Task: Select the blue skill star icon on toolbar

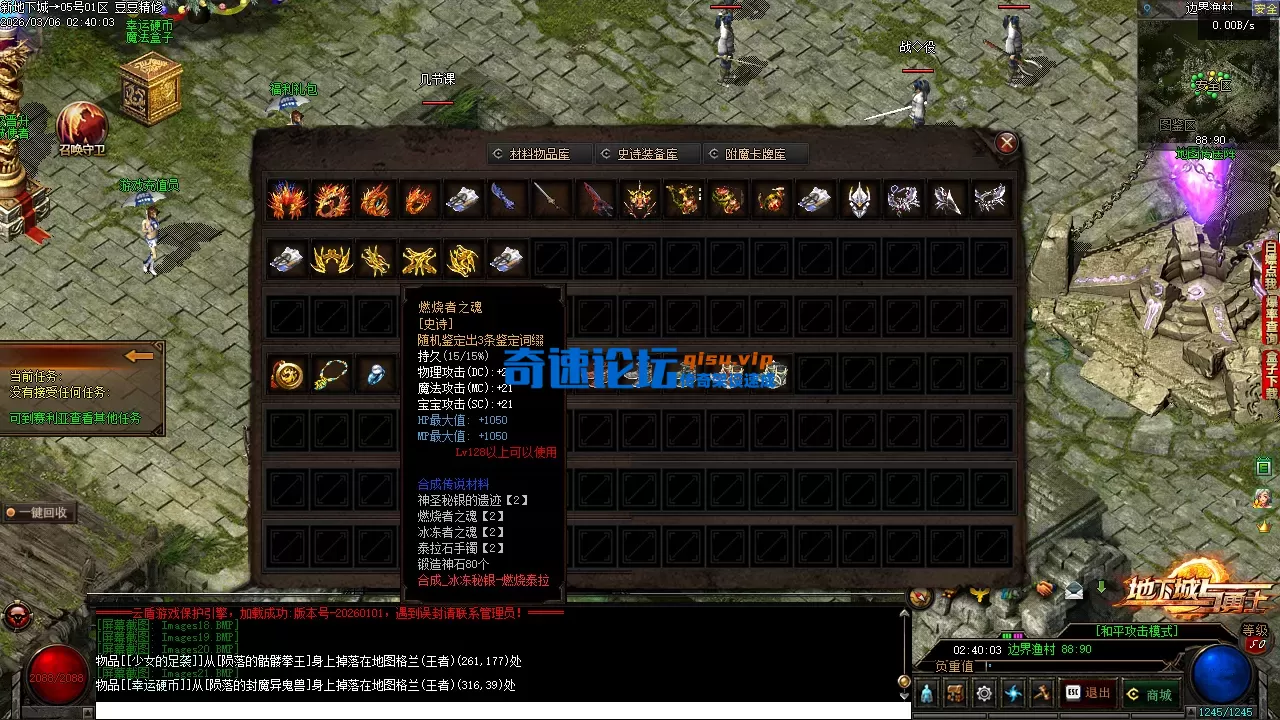Action: click(x=1011, y=692)
